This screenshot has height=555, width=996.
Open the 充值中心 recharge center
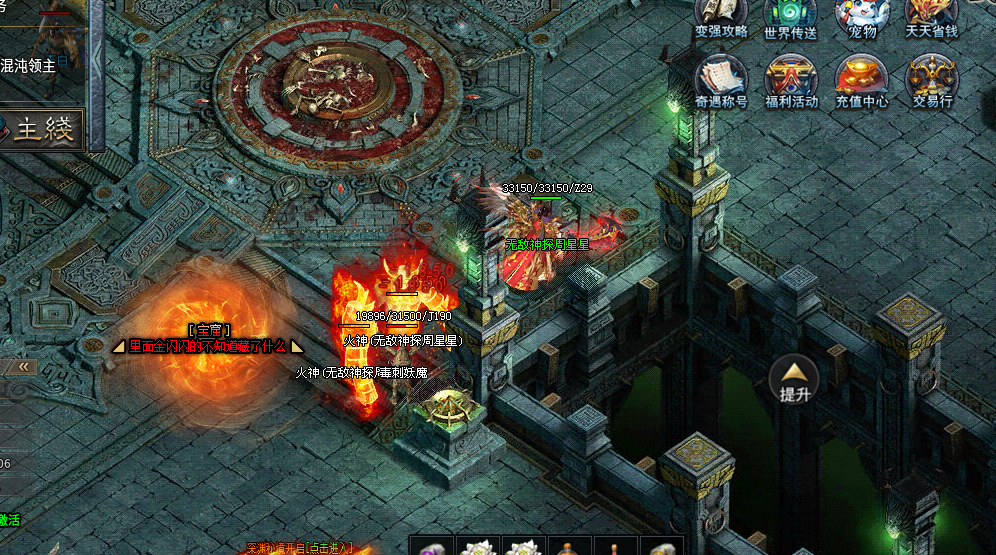862,78
